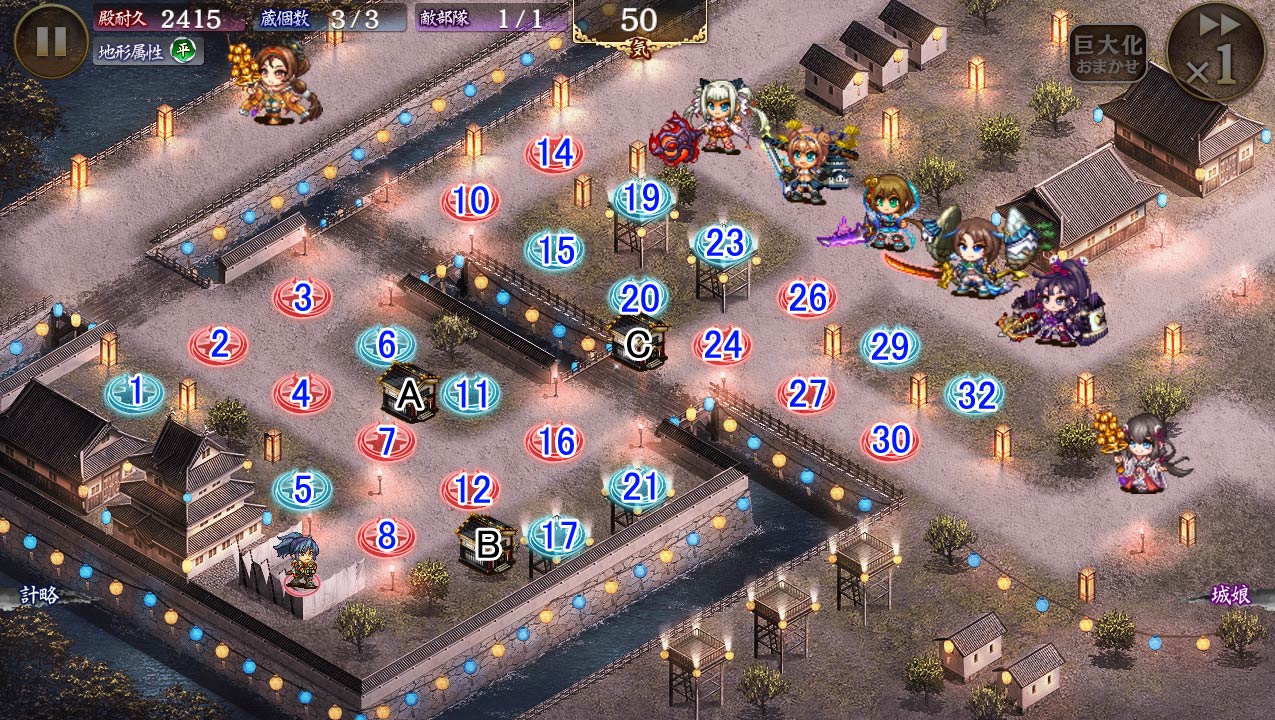Open the 城娘 unit panel

(x=1230, y=595)
